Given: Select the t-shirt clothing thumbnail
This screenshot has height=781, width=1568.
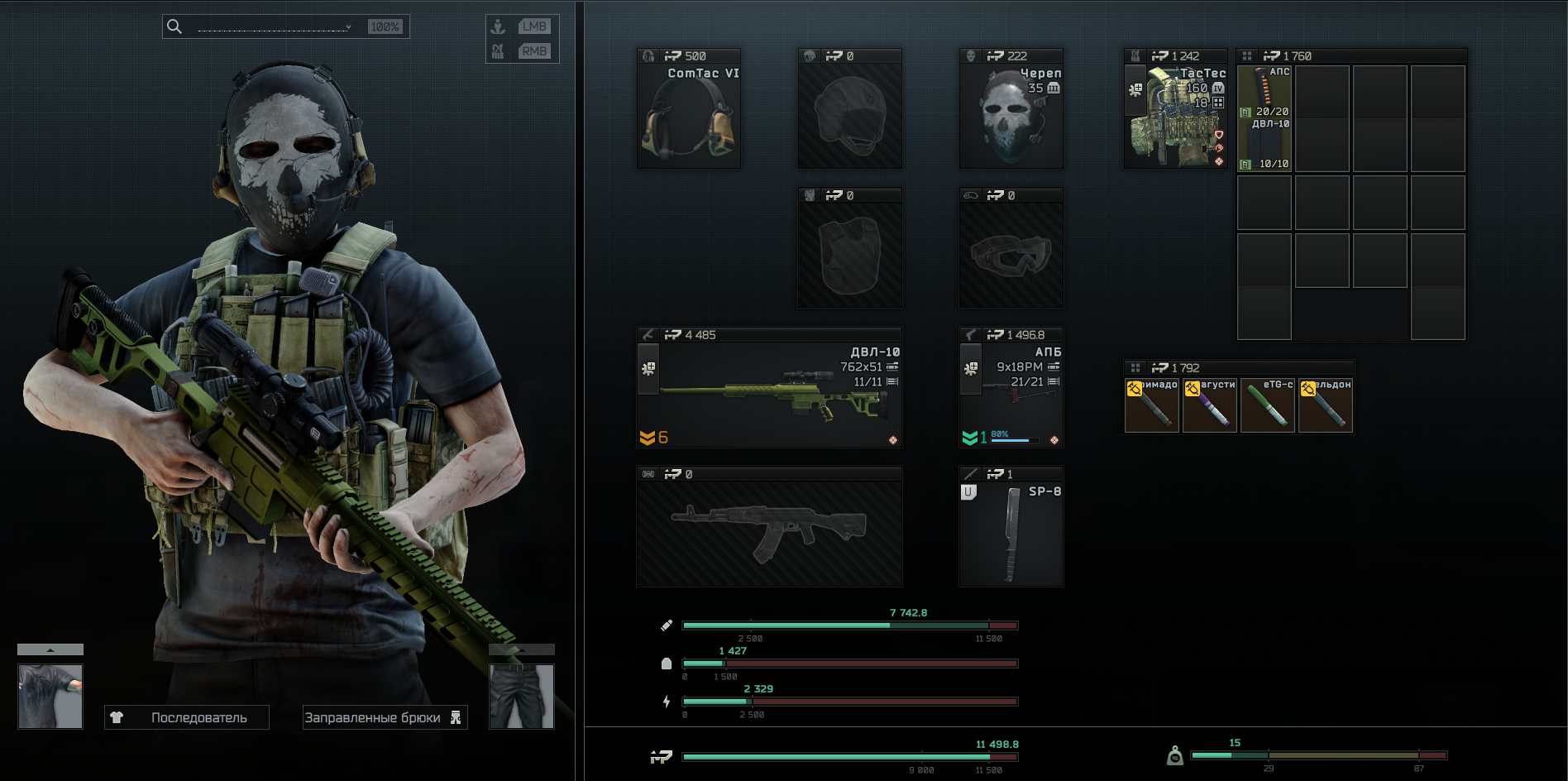Looking at the screenshot, I should tap(50, 696).
